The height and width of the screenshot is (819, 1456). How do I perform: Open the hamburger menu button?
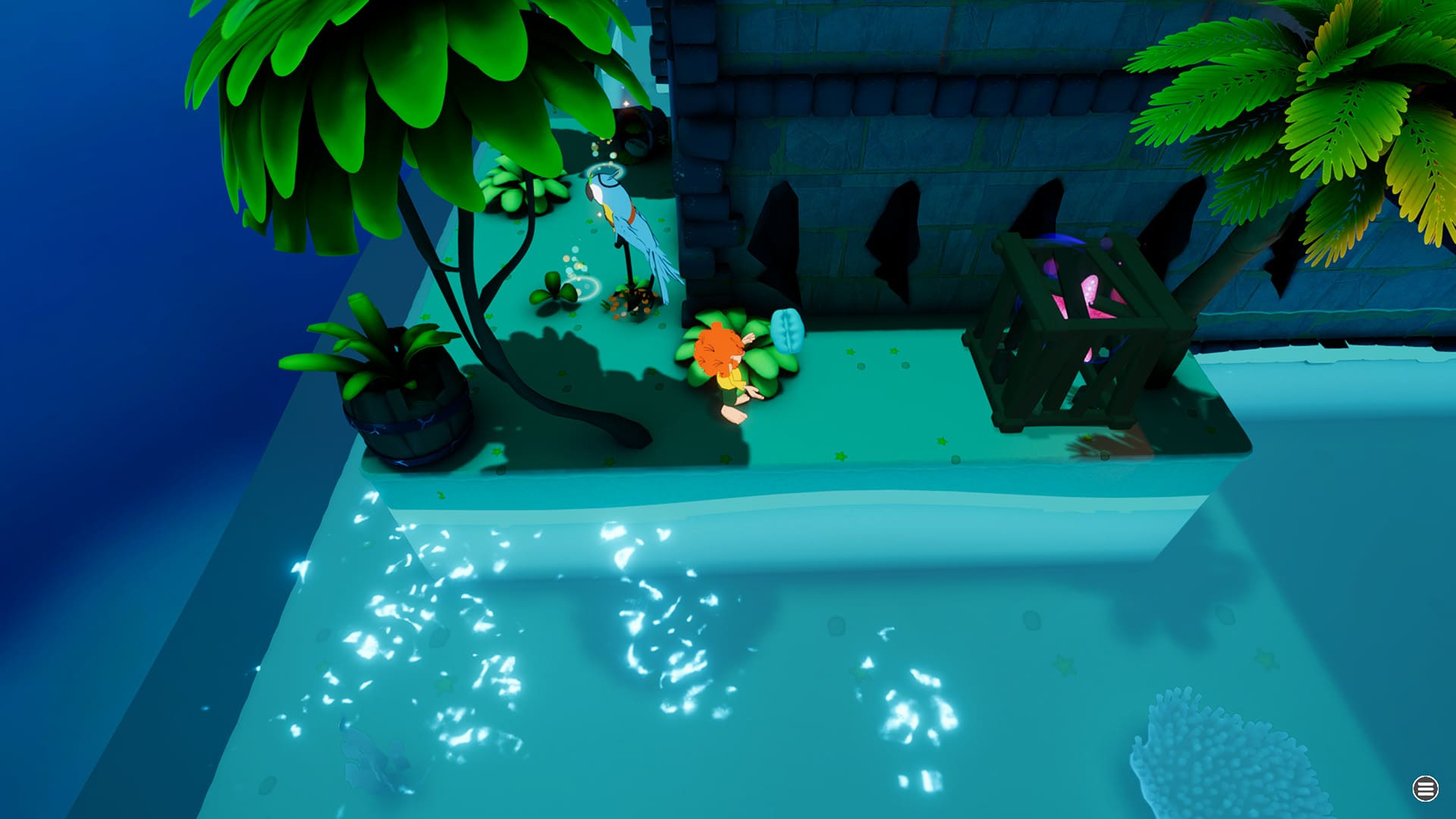(1425, 789)
